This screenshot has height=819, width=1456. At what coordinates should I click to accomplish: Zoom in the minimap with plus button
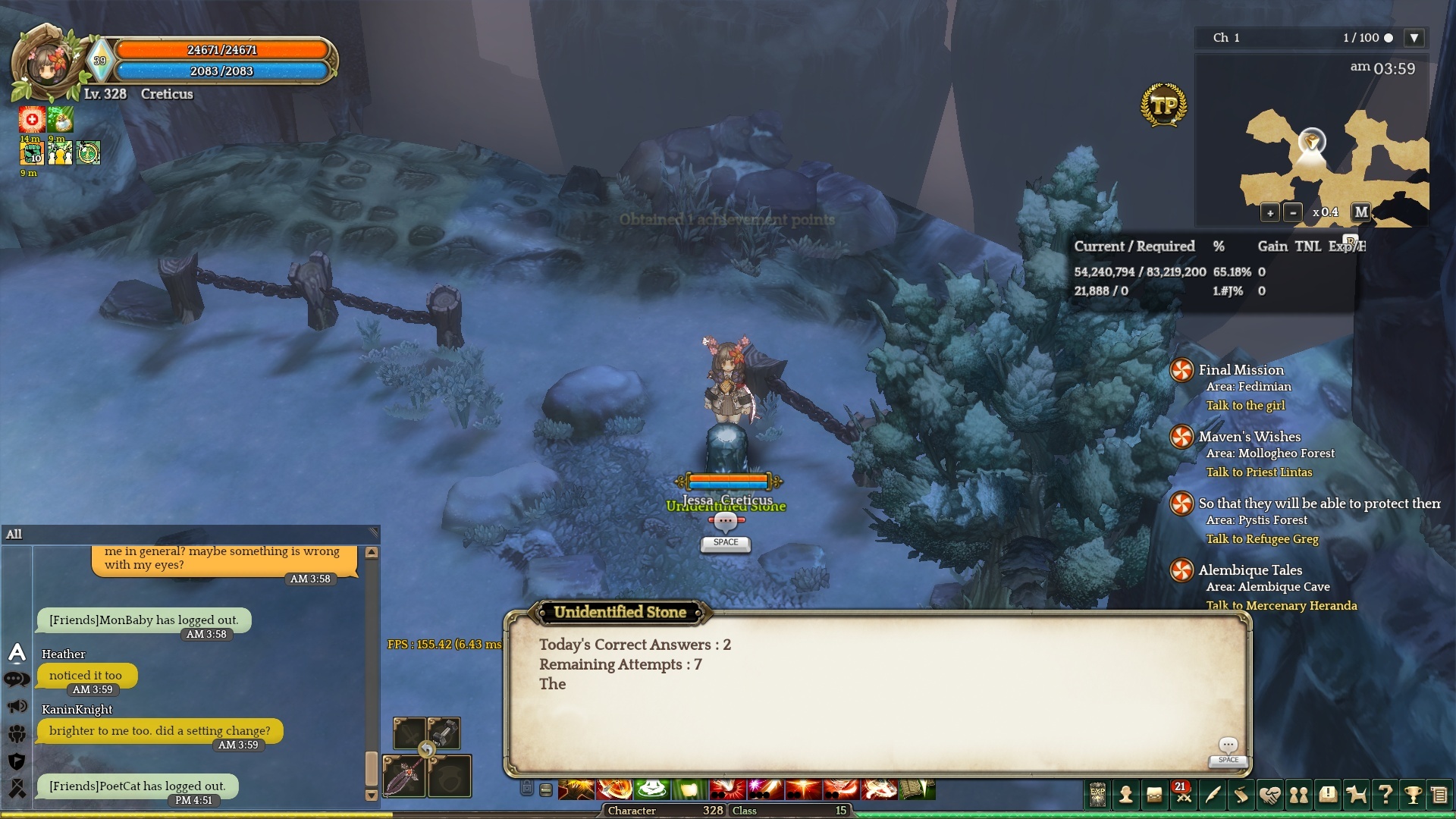[1270, 213]
